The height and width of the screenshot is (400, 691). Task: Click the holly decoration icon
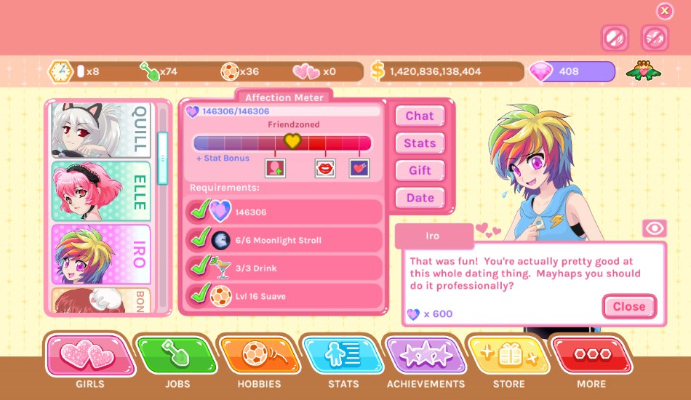point(641,71)
